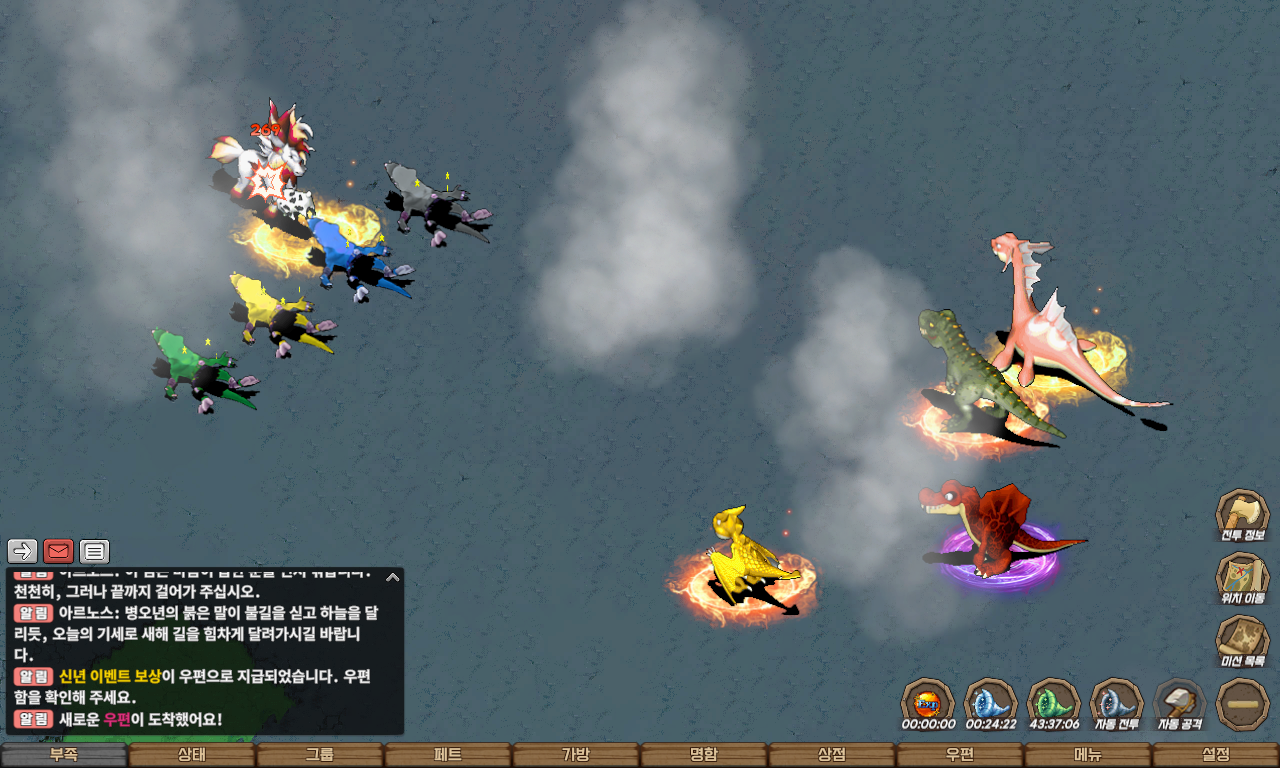
Task: Open the 상태 (Status) menu
Action: click(x=192, y=755)
